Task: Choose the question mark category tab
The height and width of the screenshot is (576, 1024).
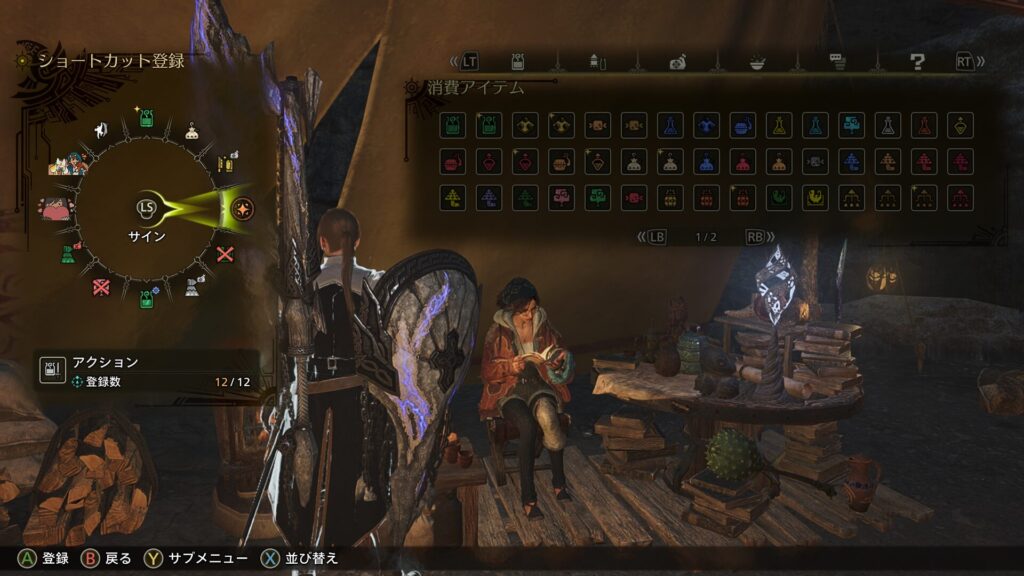Action: click(916, 61)
